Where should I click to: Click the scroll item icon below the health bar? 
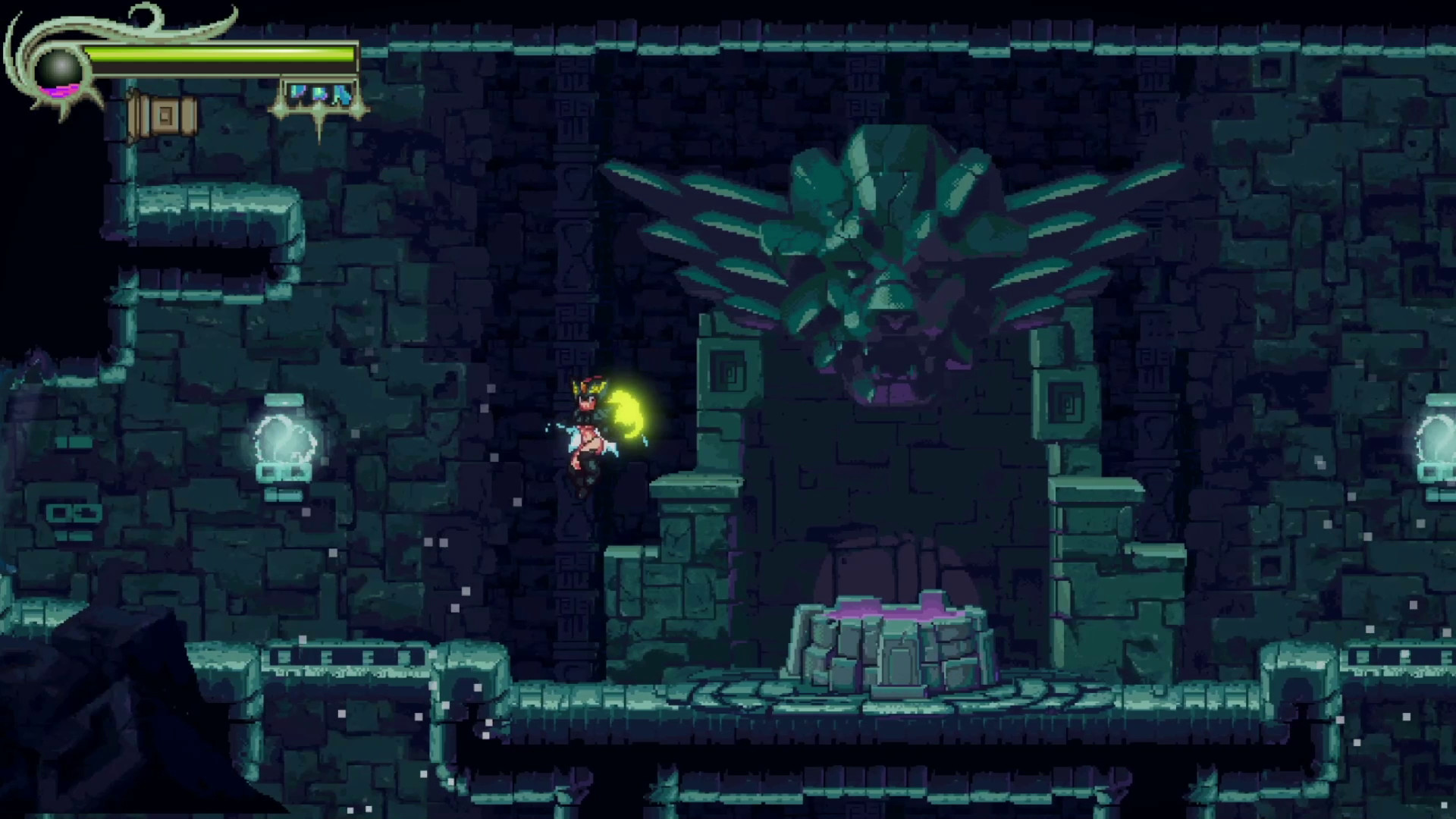[x=162, y=114]
